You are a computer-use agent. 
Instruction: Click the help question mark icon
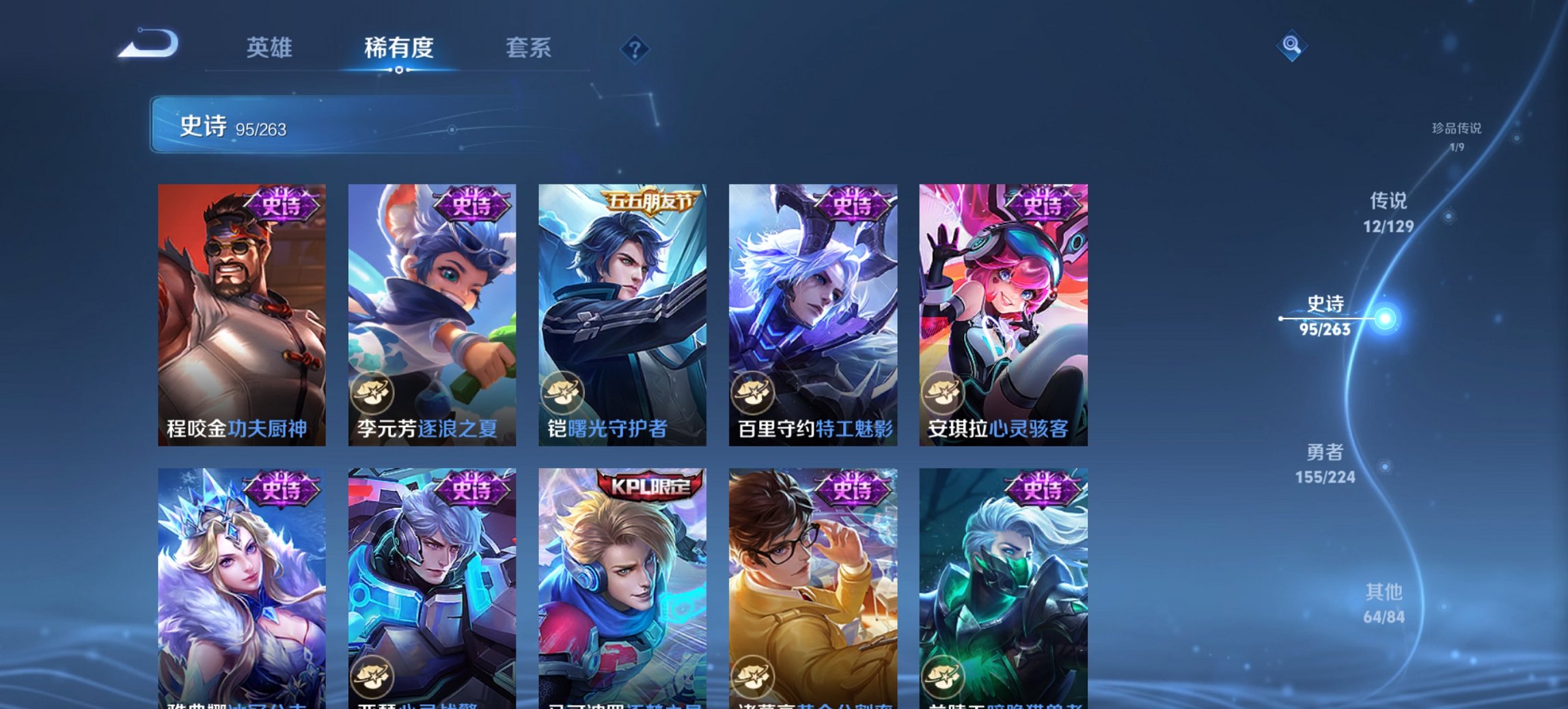[634, 48]
